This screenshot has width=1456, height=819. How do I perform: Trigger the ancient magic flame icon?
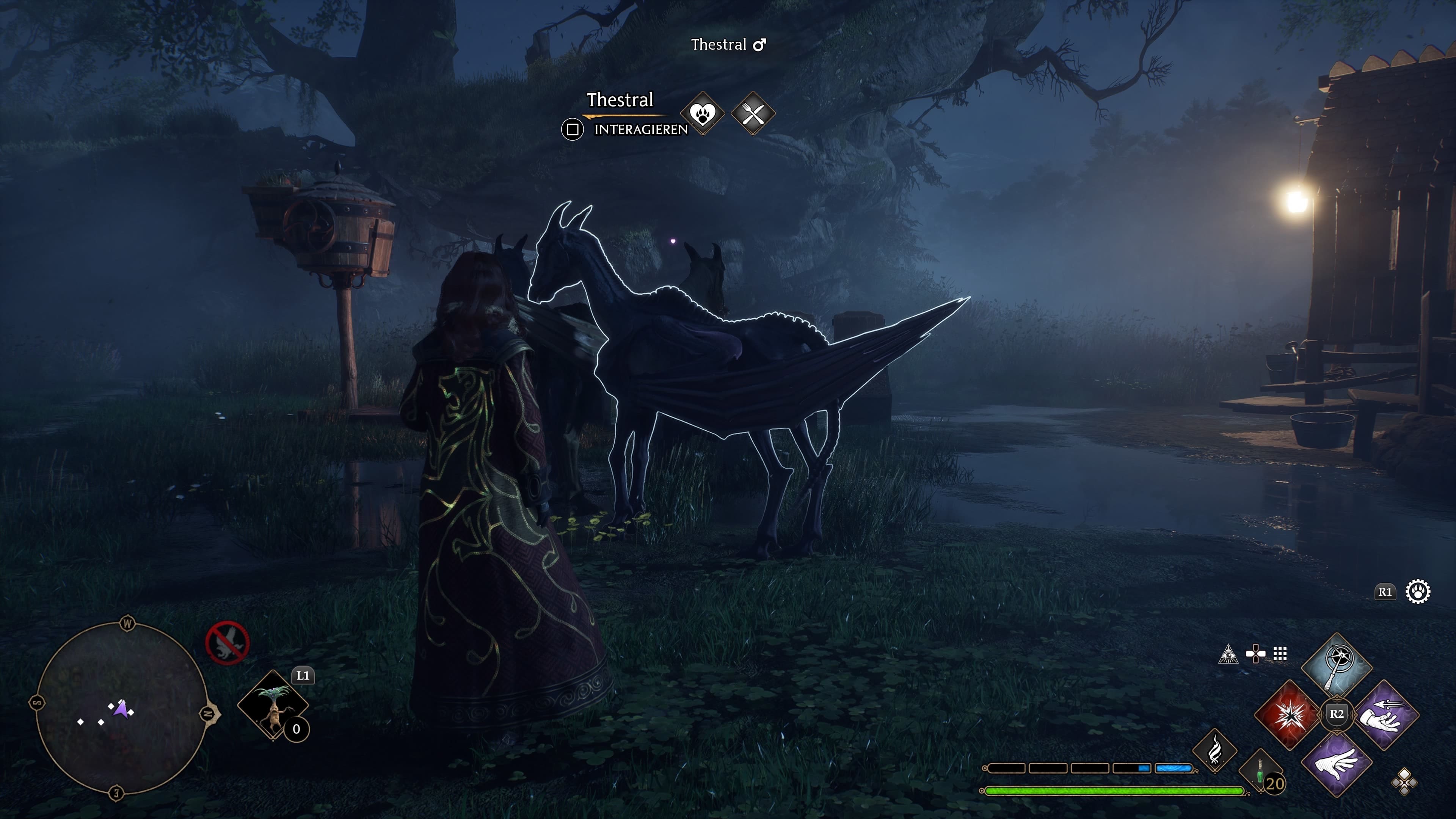1214,751
